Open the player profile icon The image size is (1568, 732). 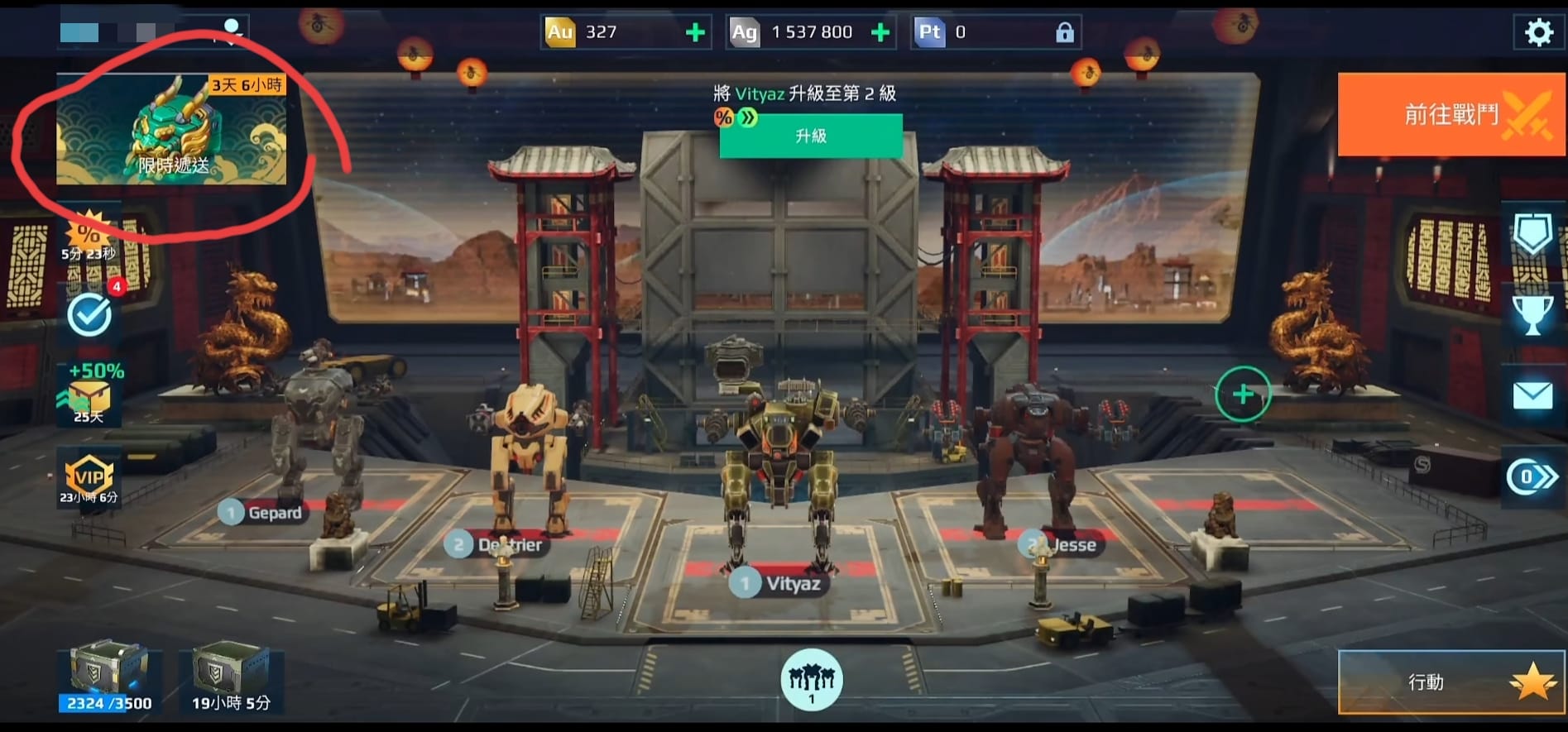coord(233,29)
